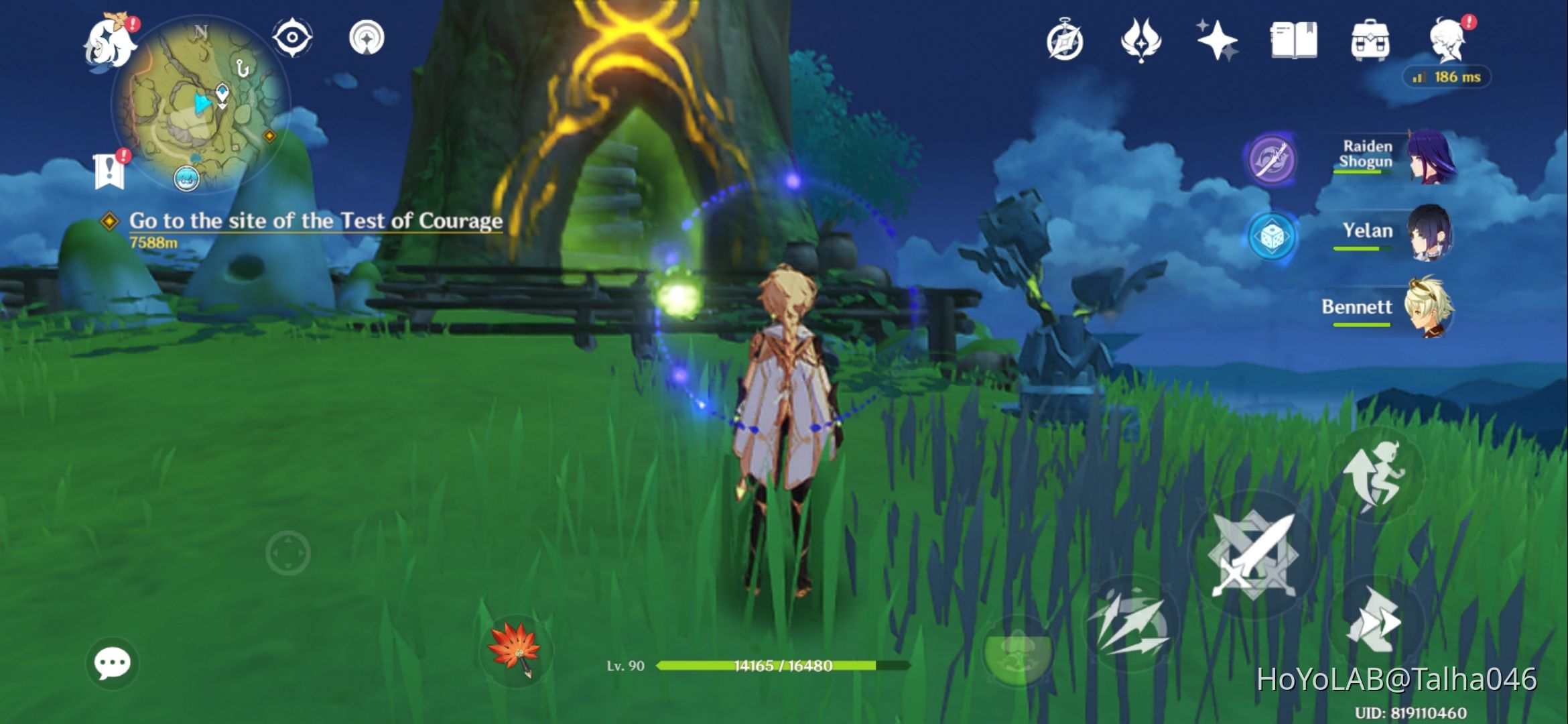Select quest 'Go to the site of the Test of Courage'
Viewport: 1568px width, 724px height.
[315, 221]
